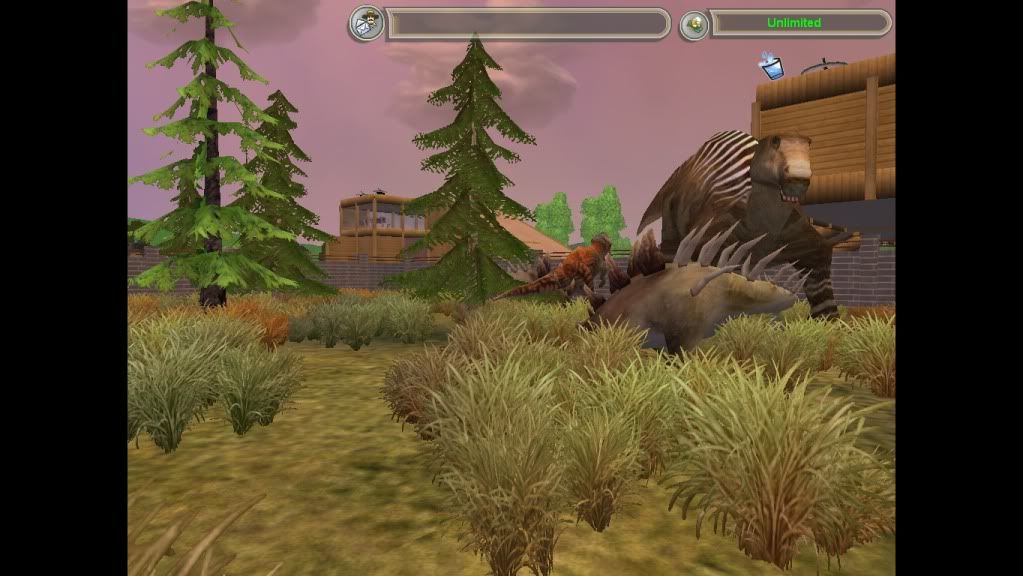This screenshot has height=576, width=1023.
Task: Click the empty message bar
Action: pos(527,24)
